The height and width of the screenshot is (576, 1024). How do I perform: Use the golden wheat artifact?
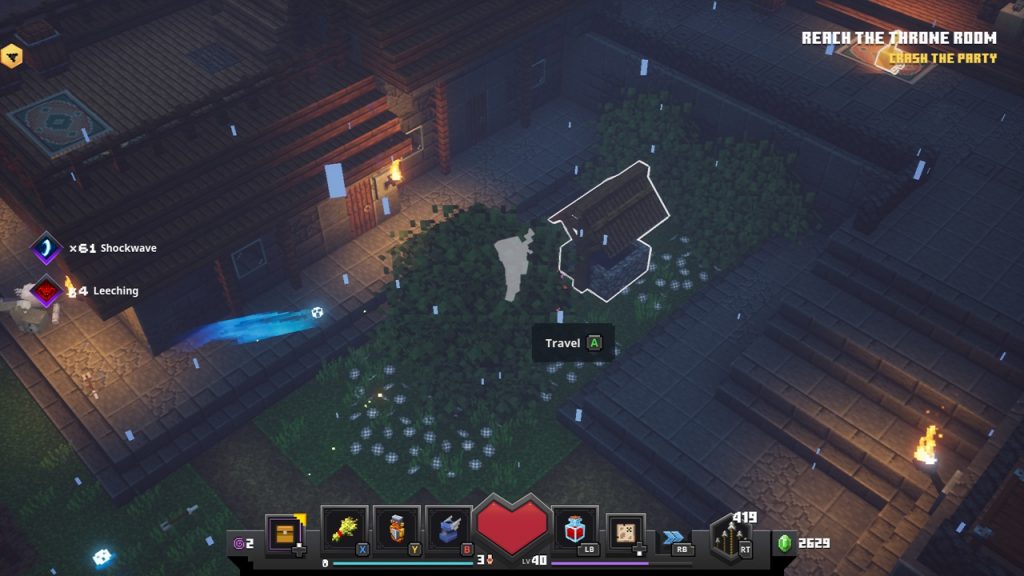coord(343,528)
